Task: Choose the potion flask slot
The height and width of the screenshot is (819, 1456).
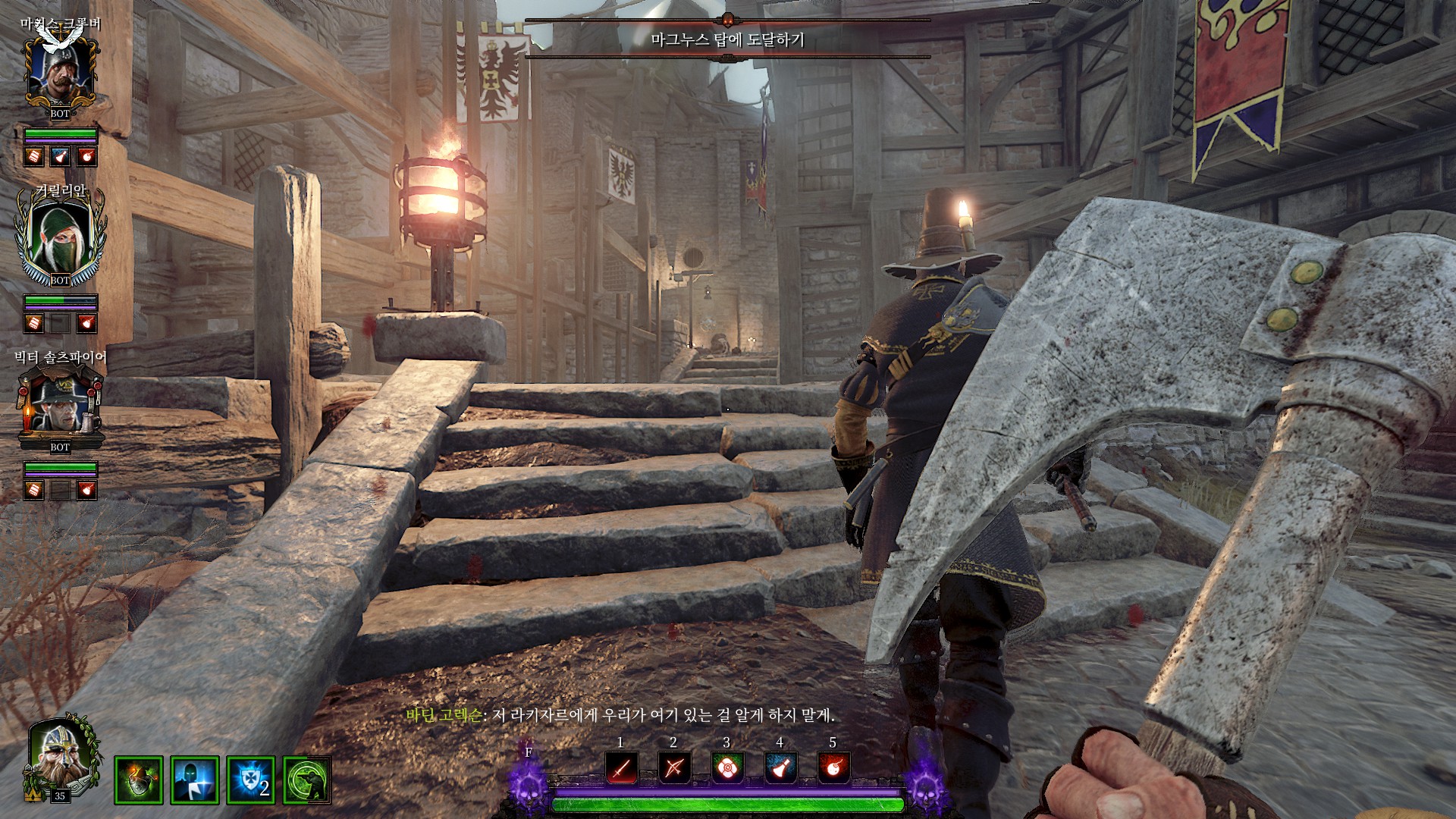Action: point(780,769)
